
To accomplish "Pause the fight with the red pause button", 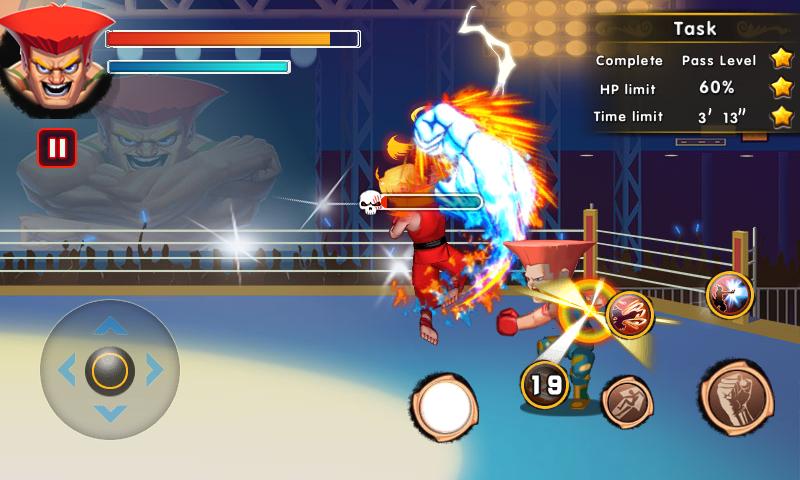I will (57, 148).
